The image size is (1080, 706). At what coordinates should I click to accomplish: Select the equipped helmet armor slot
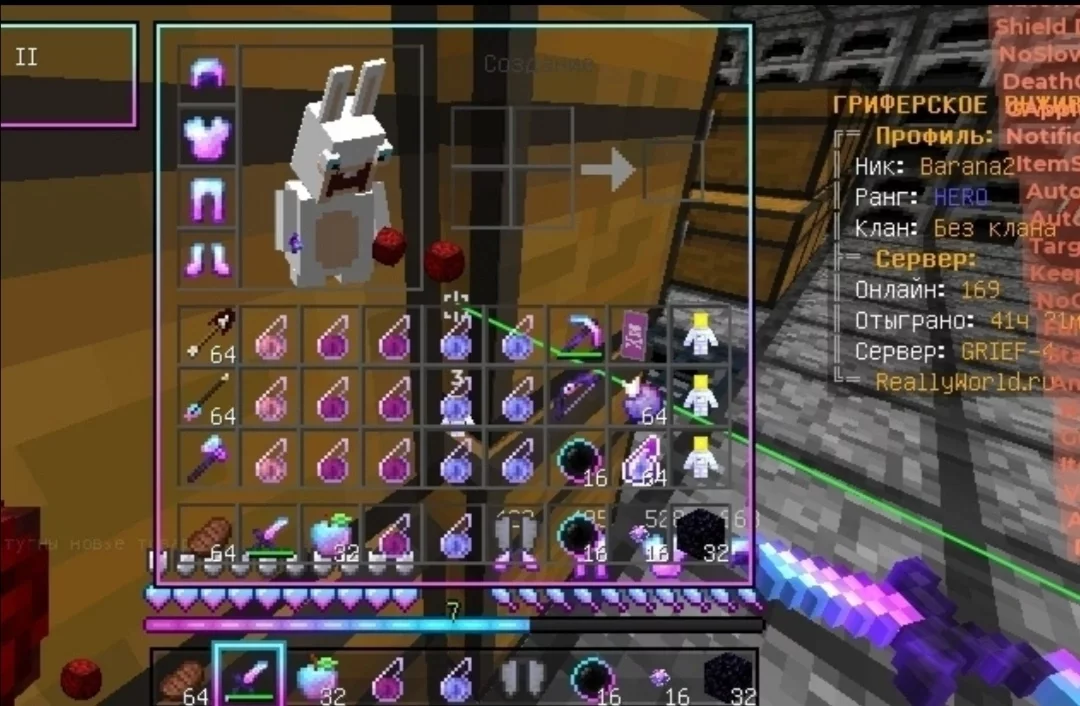[x=209, y=76]
